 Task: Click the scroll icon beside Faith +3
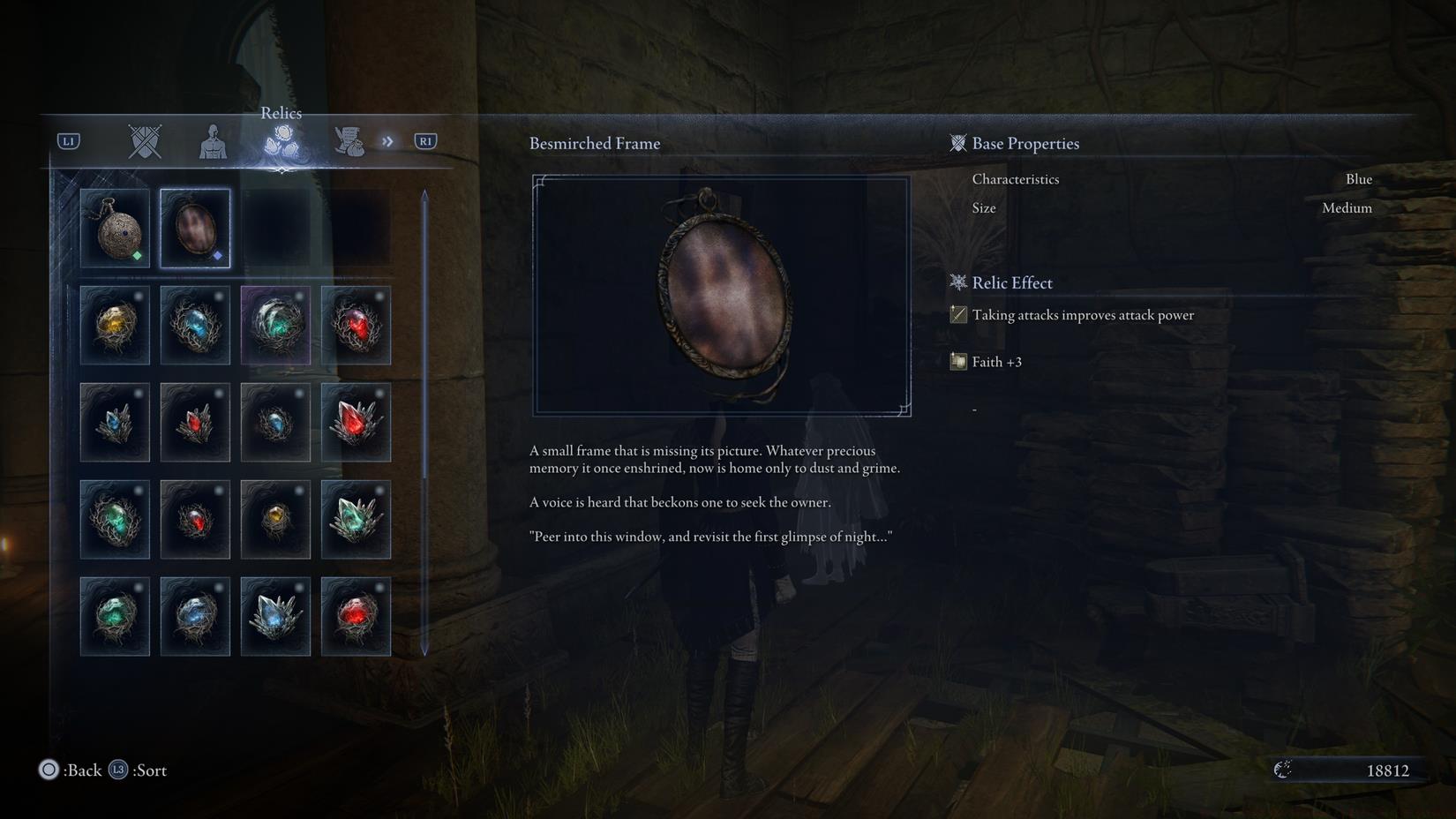tap(957, 361)
